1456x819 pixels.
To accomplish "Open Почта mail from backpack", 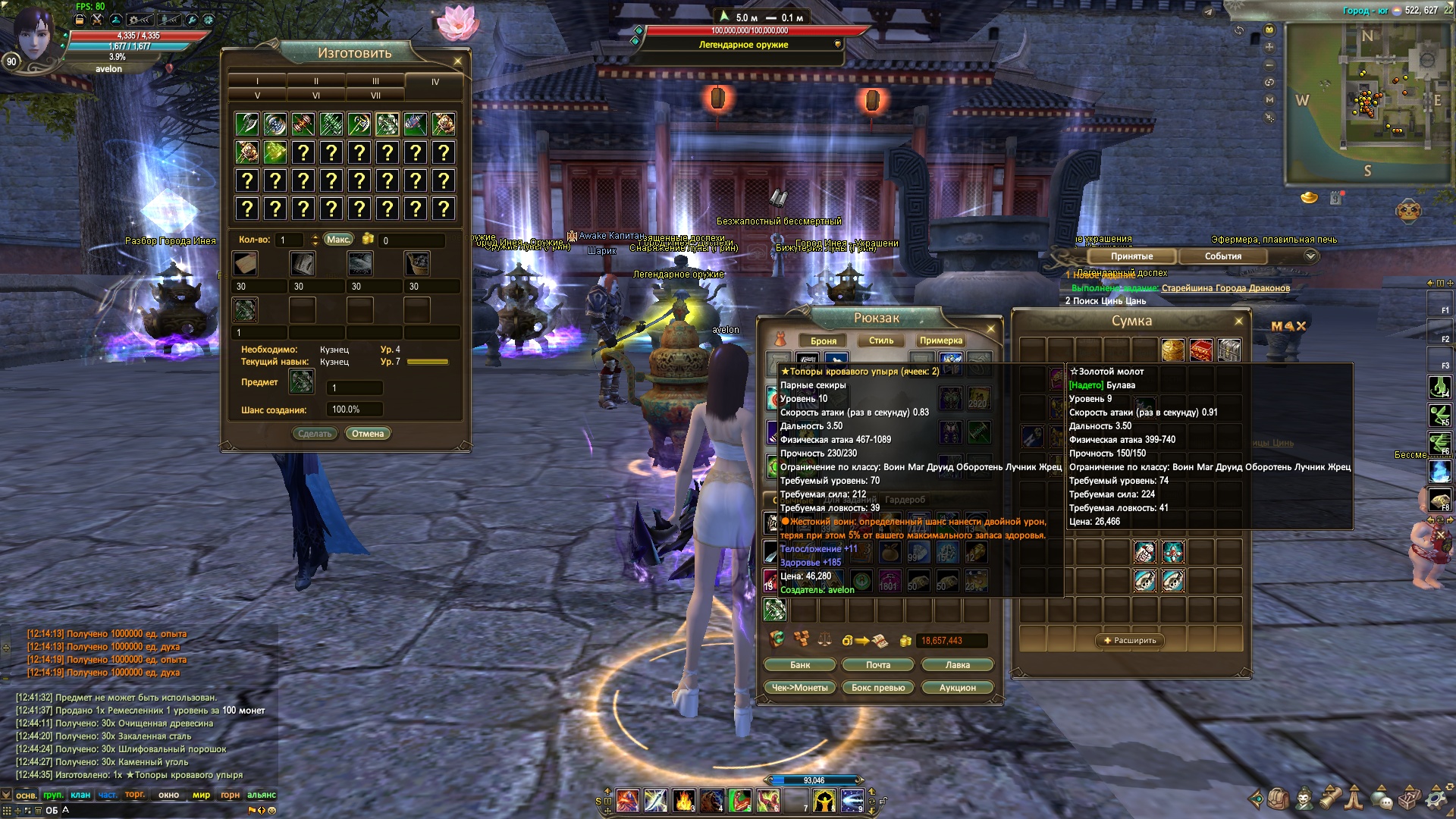I will [x=878, y=665].
